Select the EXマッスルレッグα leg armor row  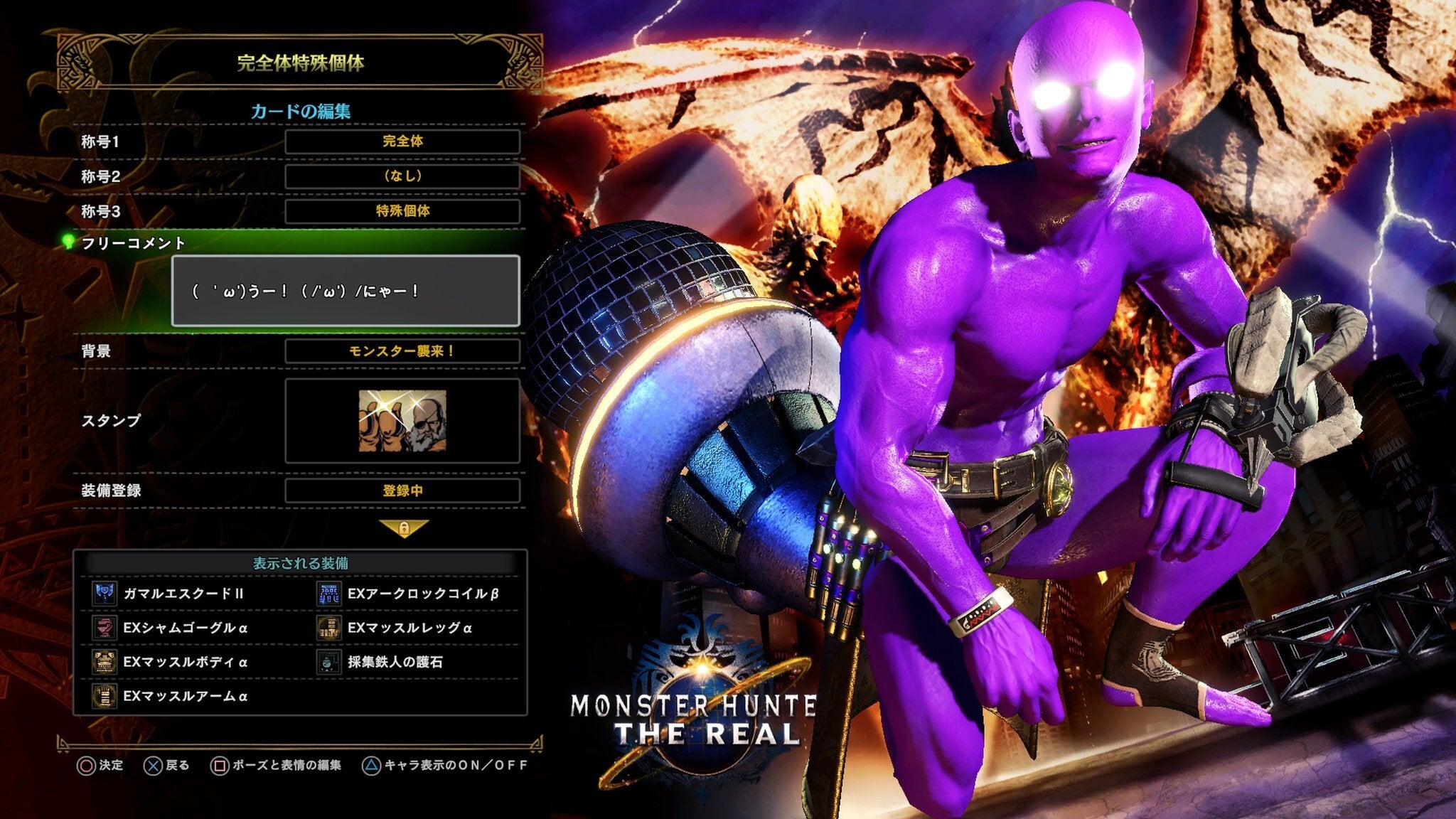coord(409,628)
